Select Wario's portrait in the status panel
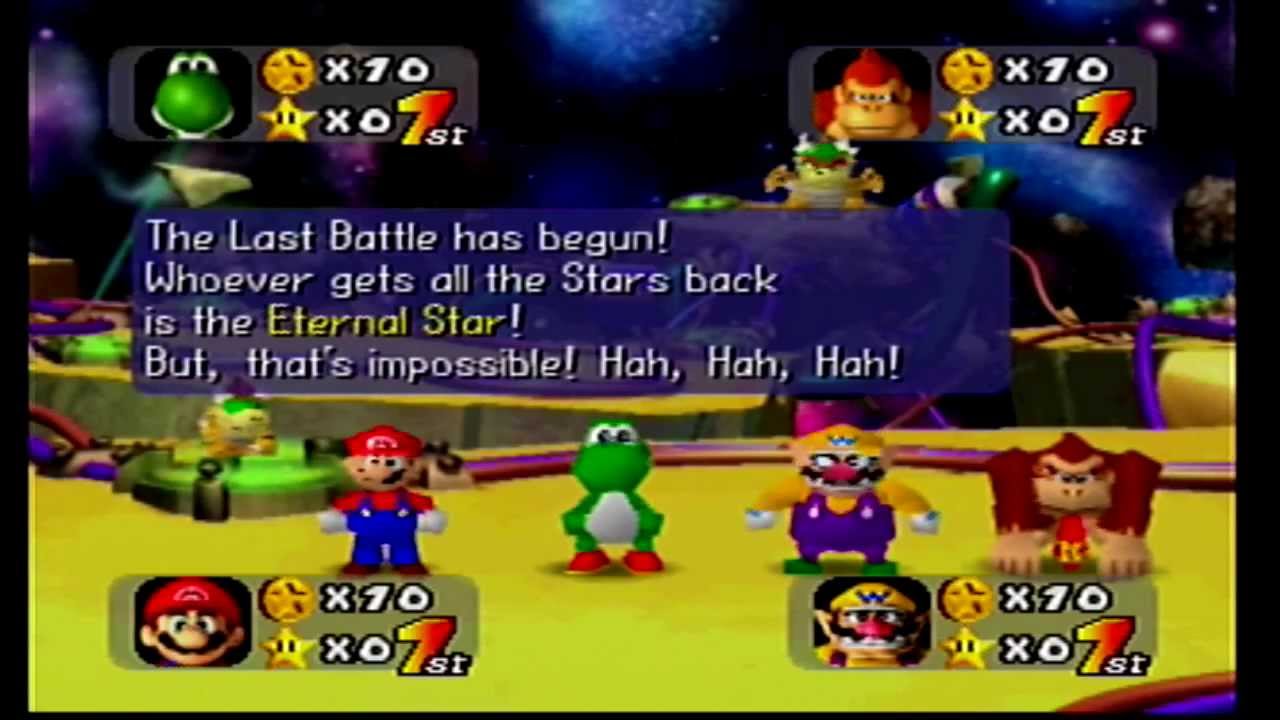1280x720 pixels. click(870, 622)
